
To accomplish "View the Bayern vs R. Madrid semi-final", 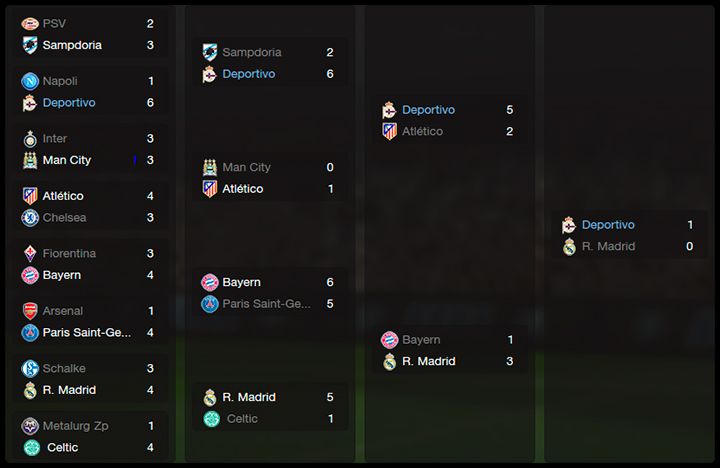I will (448, 351).
